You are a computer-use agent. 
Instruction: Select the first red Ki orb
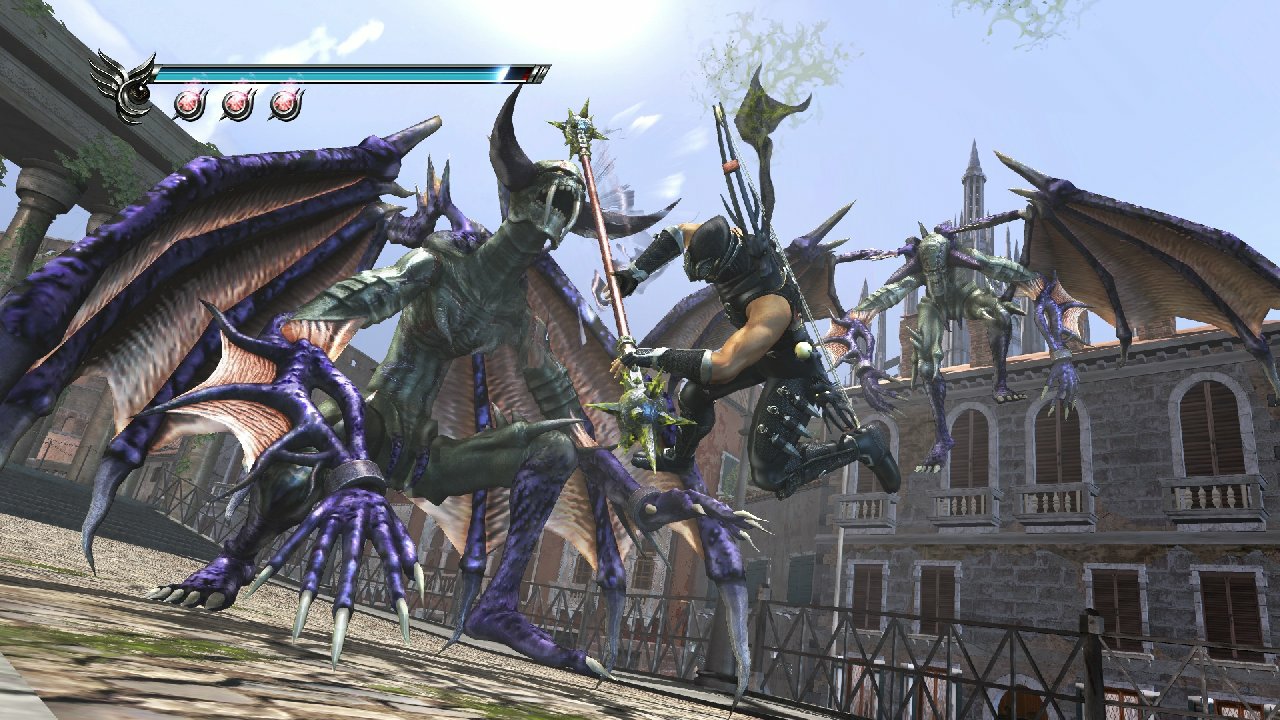(x=190, y=102)
